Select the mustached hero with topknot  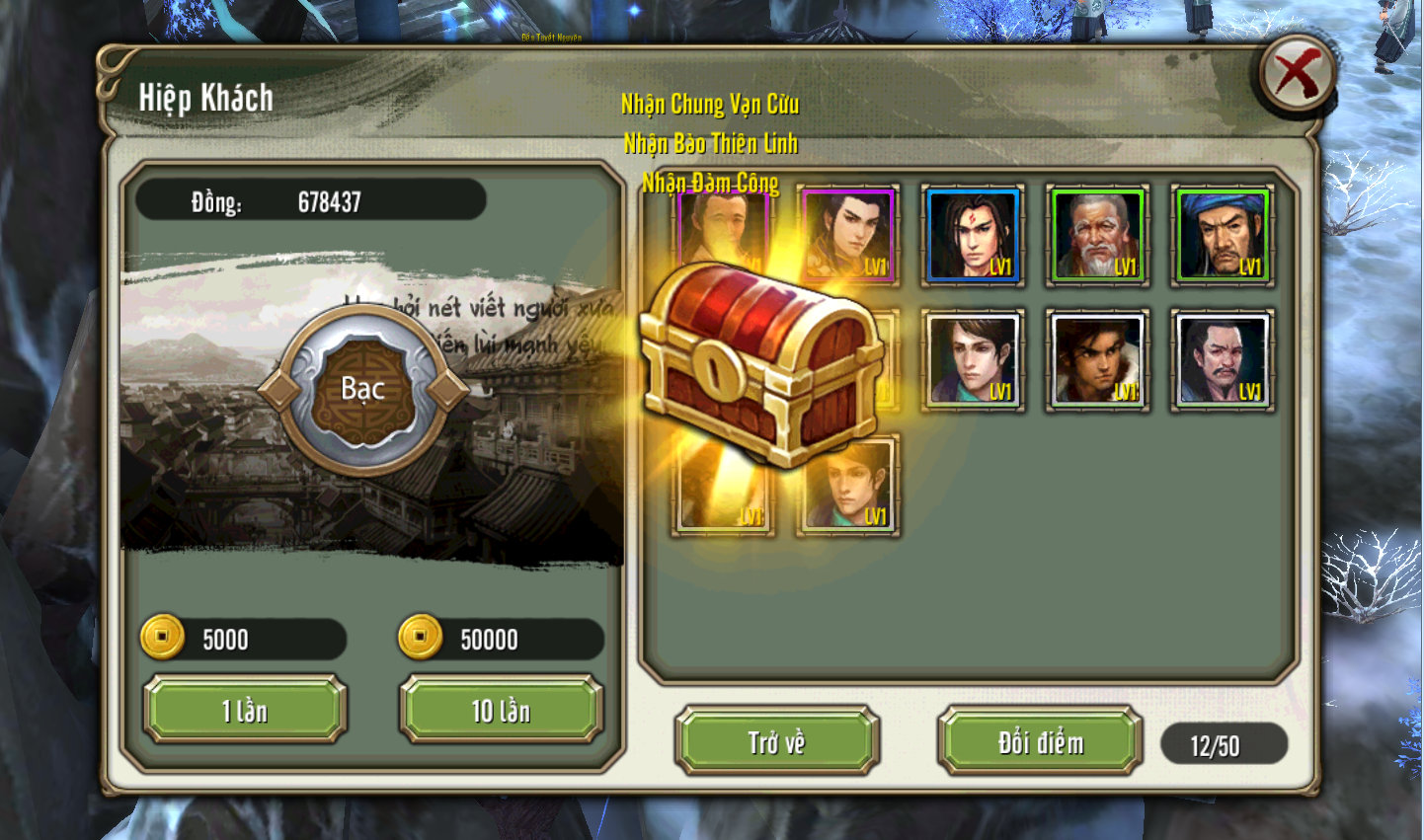(1222, 360)
